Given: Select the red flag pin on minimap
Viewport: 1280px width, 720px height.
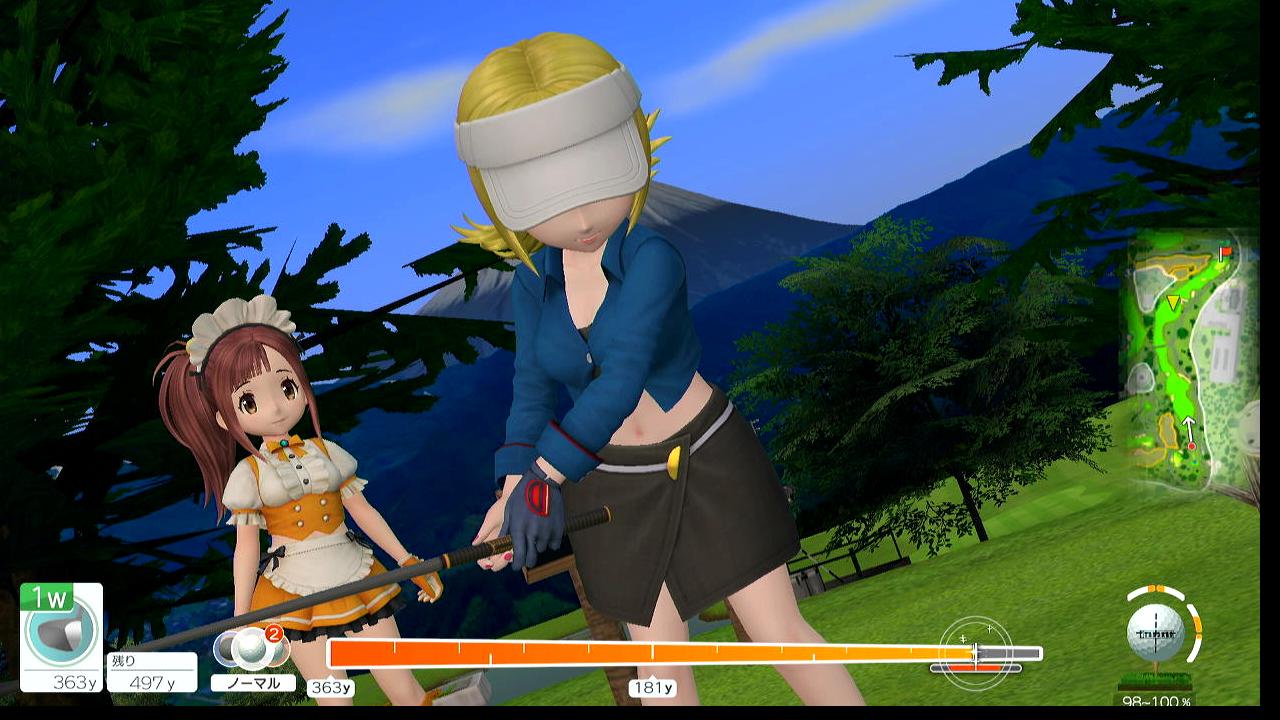Looking at the screenshot, I should pos(1225,252).
